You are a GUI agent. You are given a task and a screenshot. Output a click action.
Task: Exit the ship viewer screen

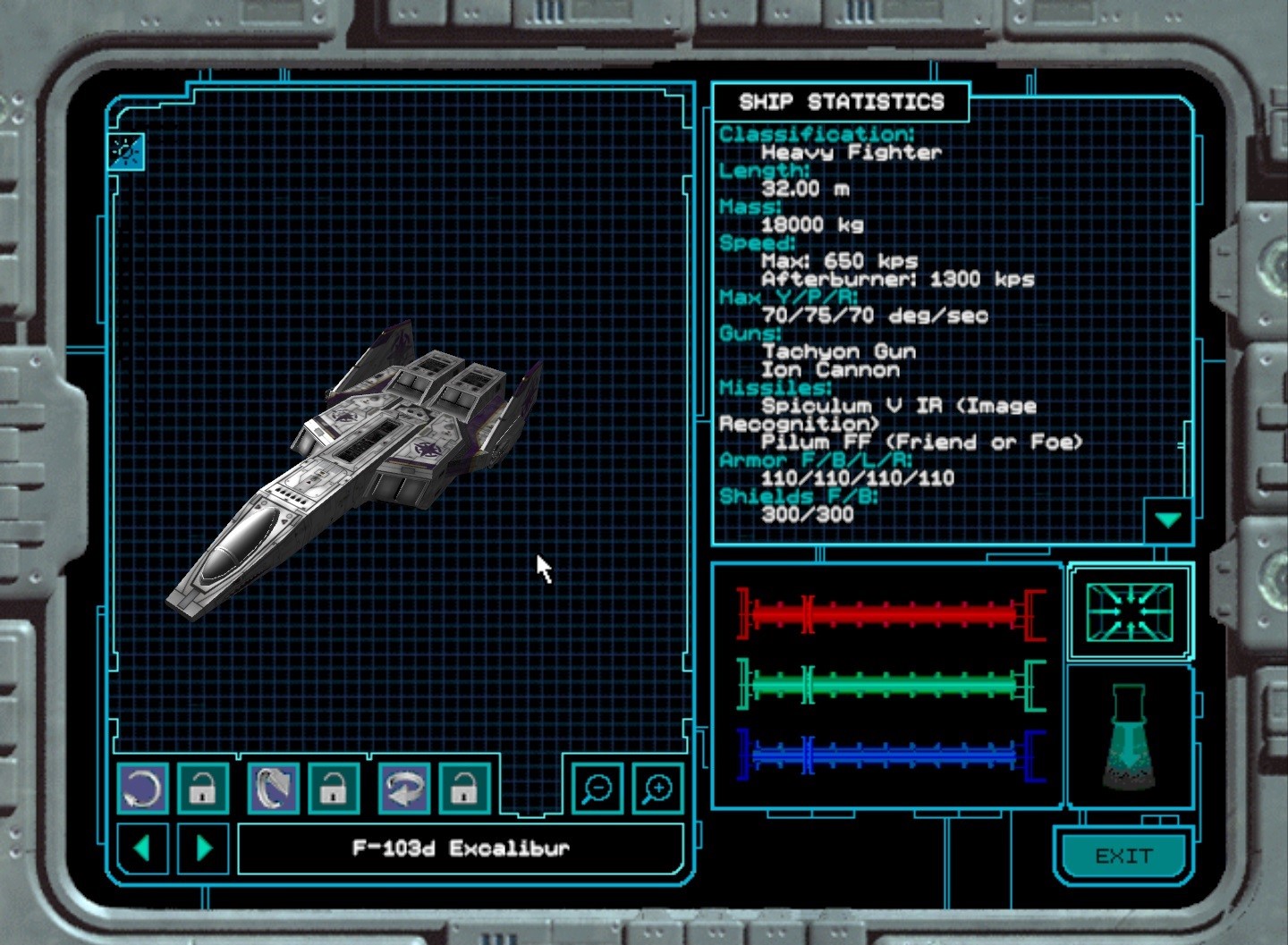[x=1123, y=856]
